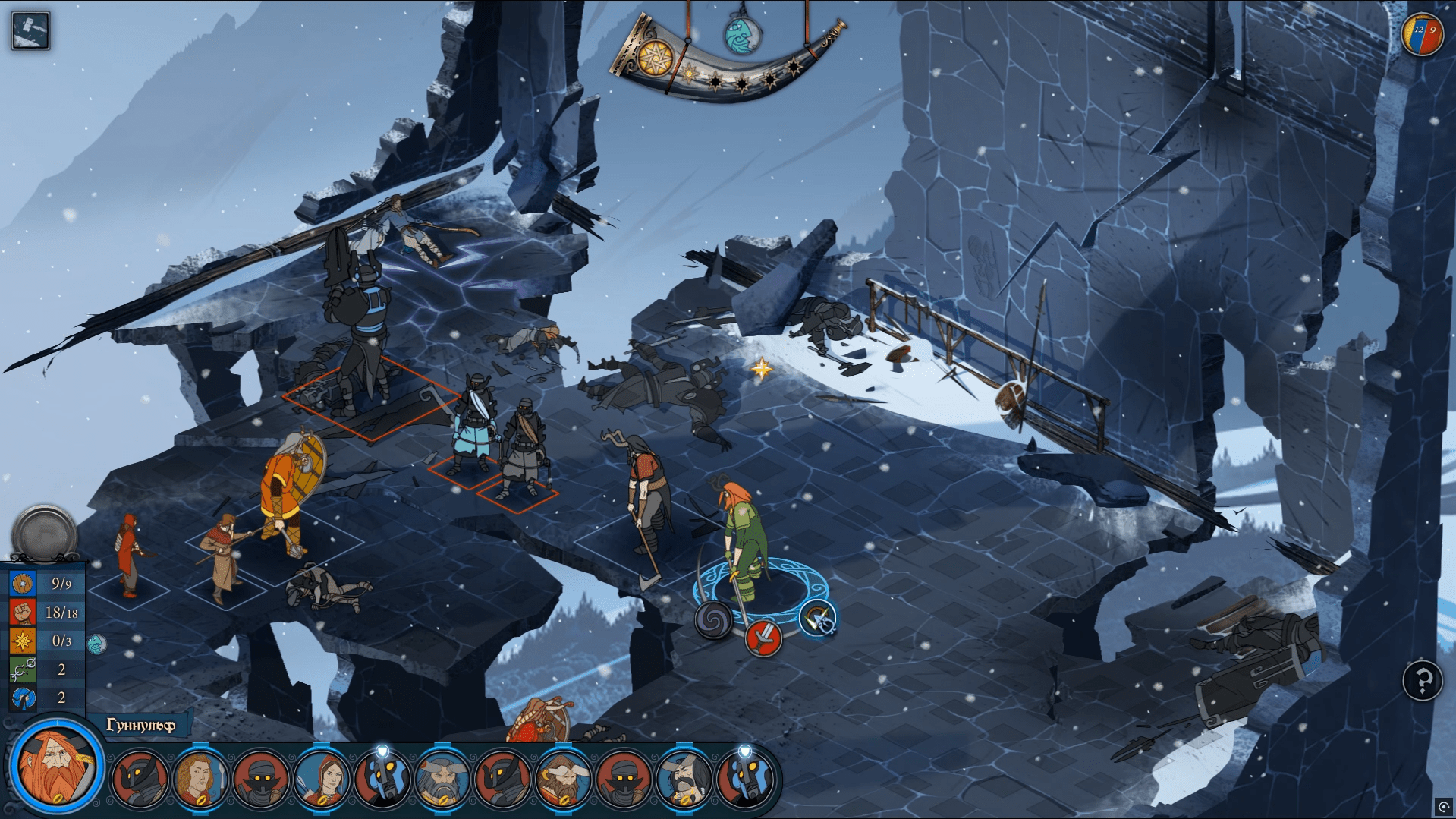Click the round stone button above the stats
Viewport: 1456px width, 819px height.
pyautogui.click(x=44, y=533)
